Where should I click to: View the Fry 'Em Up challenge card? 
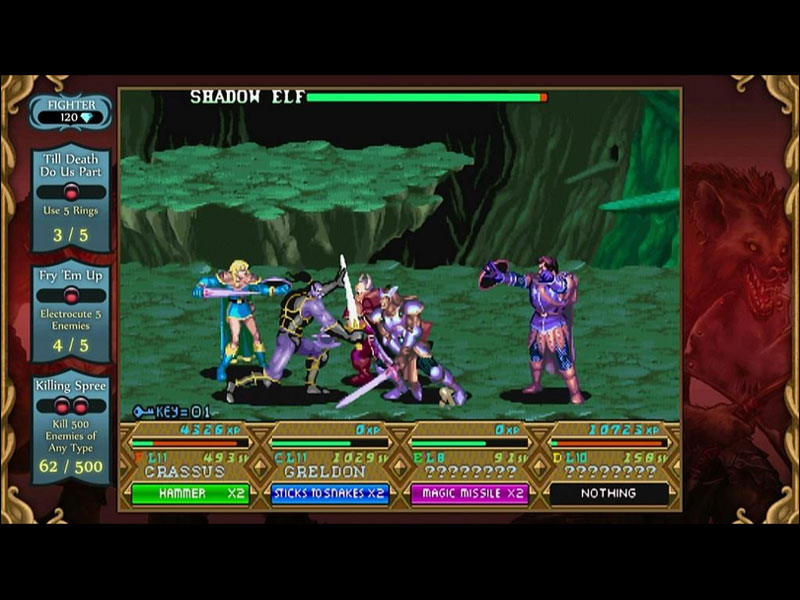[x=71, y=313]
